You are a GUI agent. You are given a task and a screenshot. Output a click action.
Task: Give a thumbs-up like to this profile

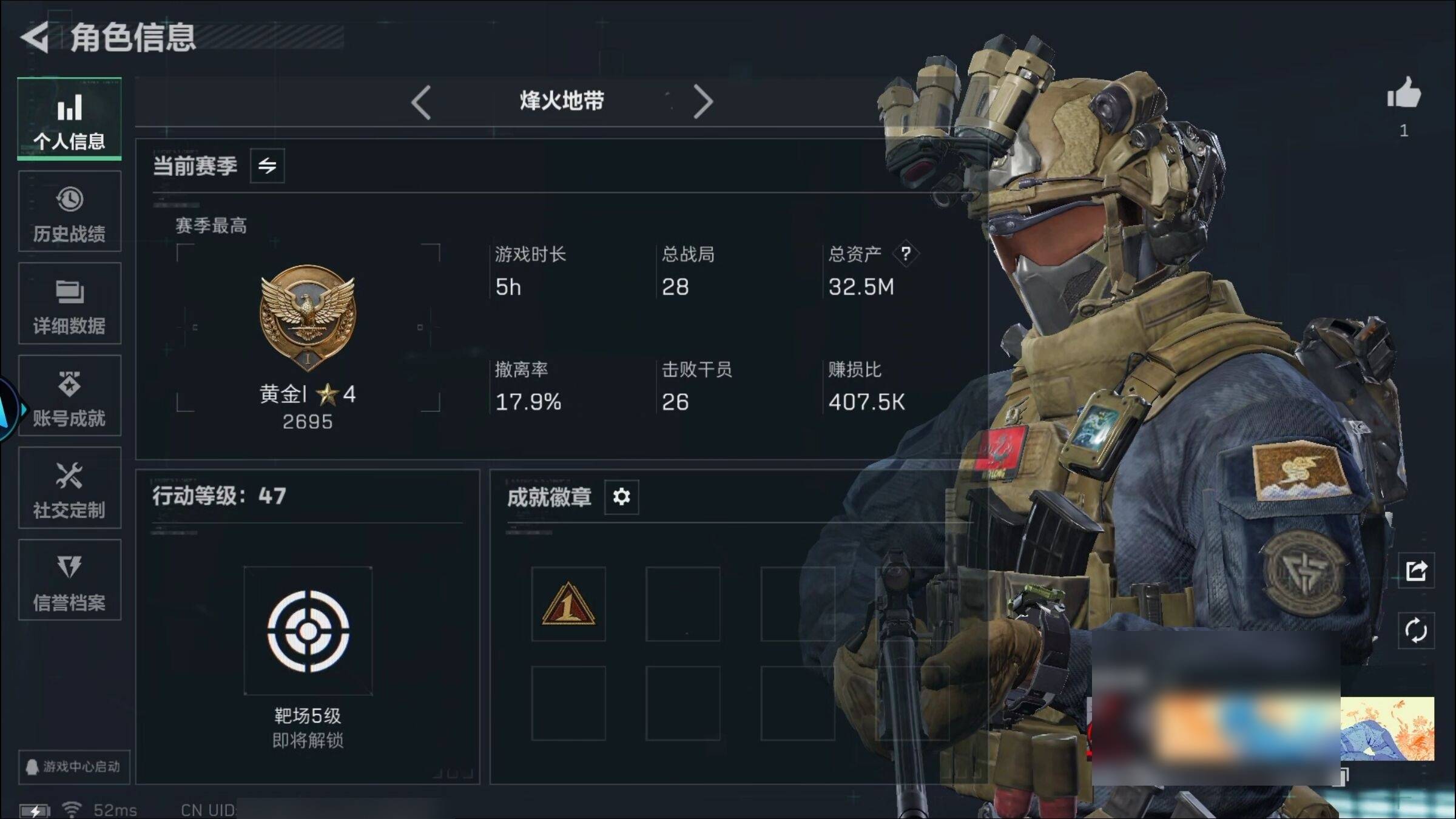[x=1404, y=94]
